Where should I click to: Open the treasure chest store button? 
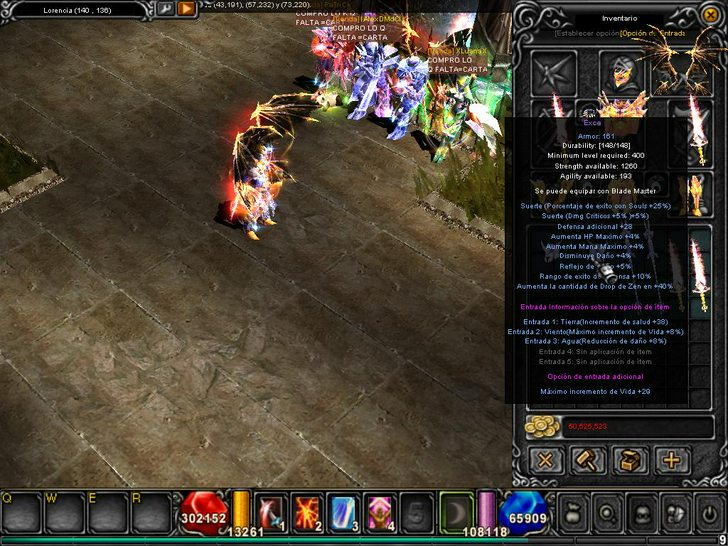[x=630, y=460]
